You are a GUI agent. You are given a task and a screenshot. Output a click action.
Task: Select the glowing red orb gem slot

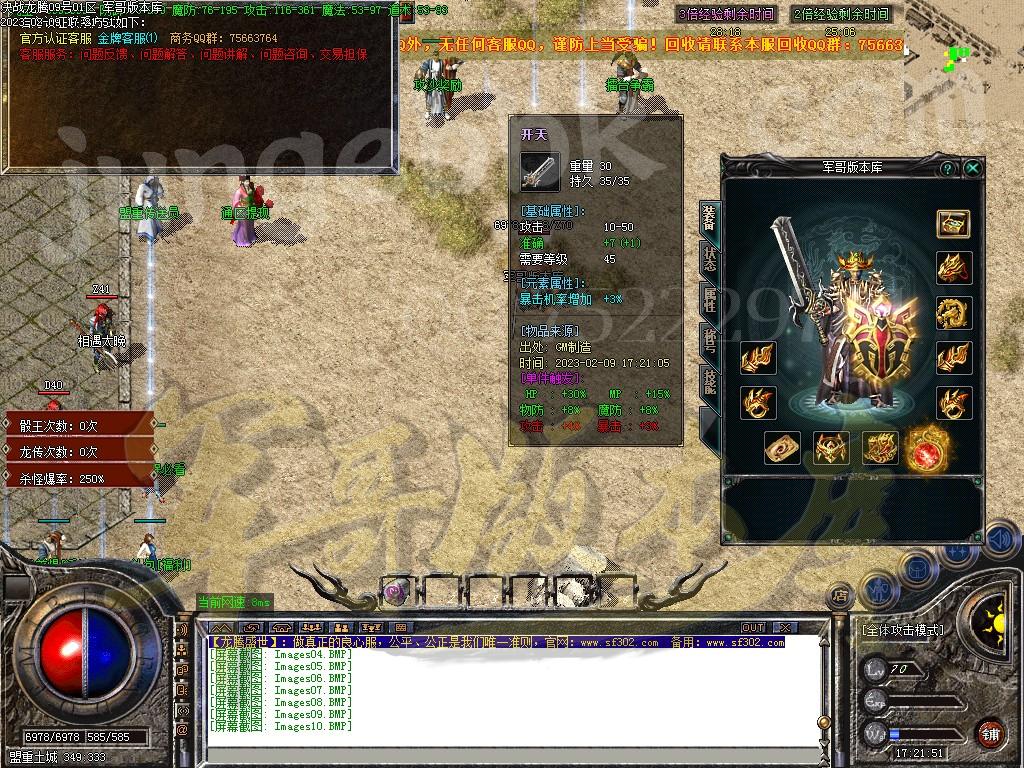926,450
